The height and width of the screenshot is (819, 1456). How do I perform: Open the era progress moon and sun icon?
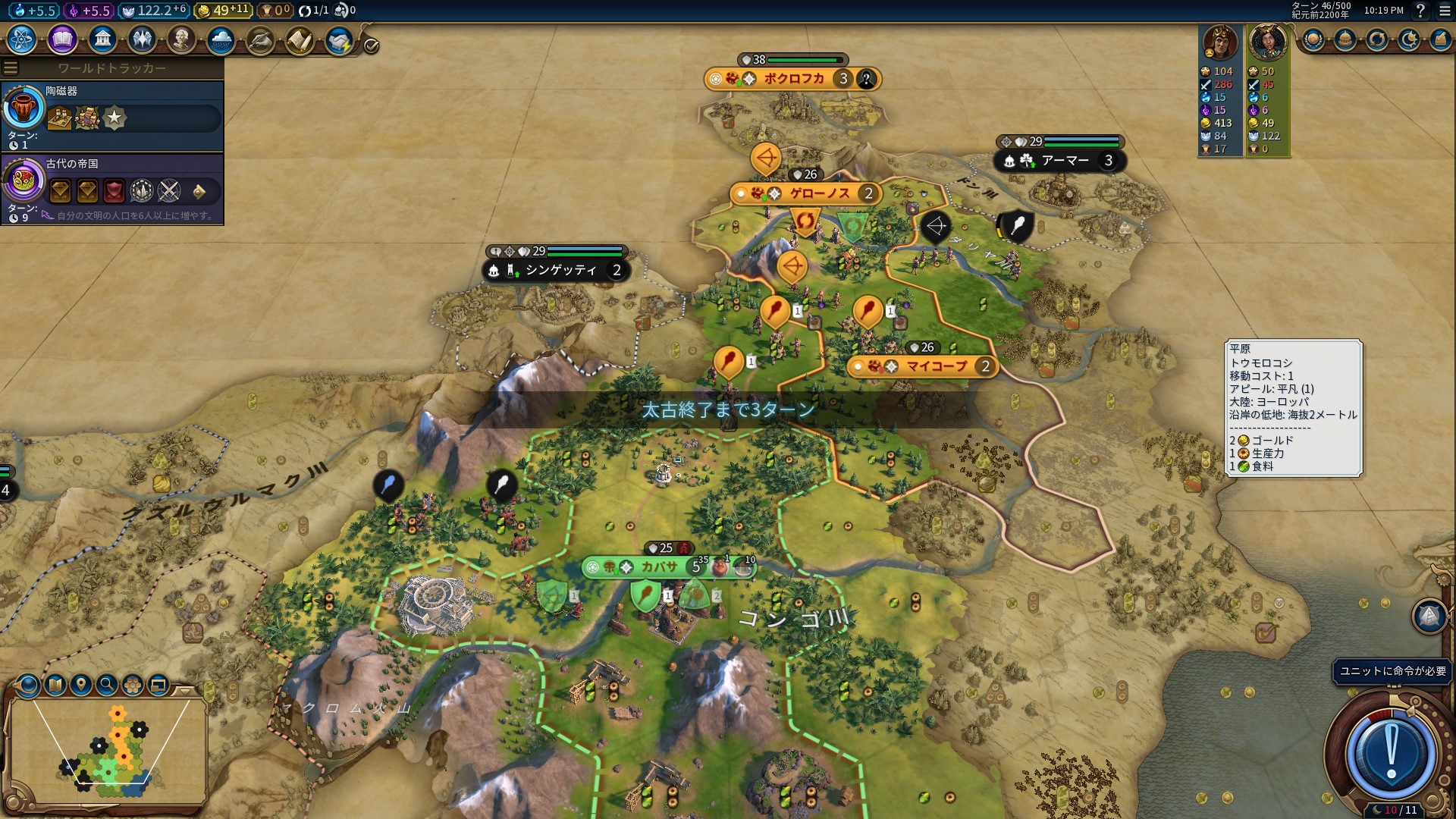pyautogui.click(x=1408, y=39)
